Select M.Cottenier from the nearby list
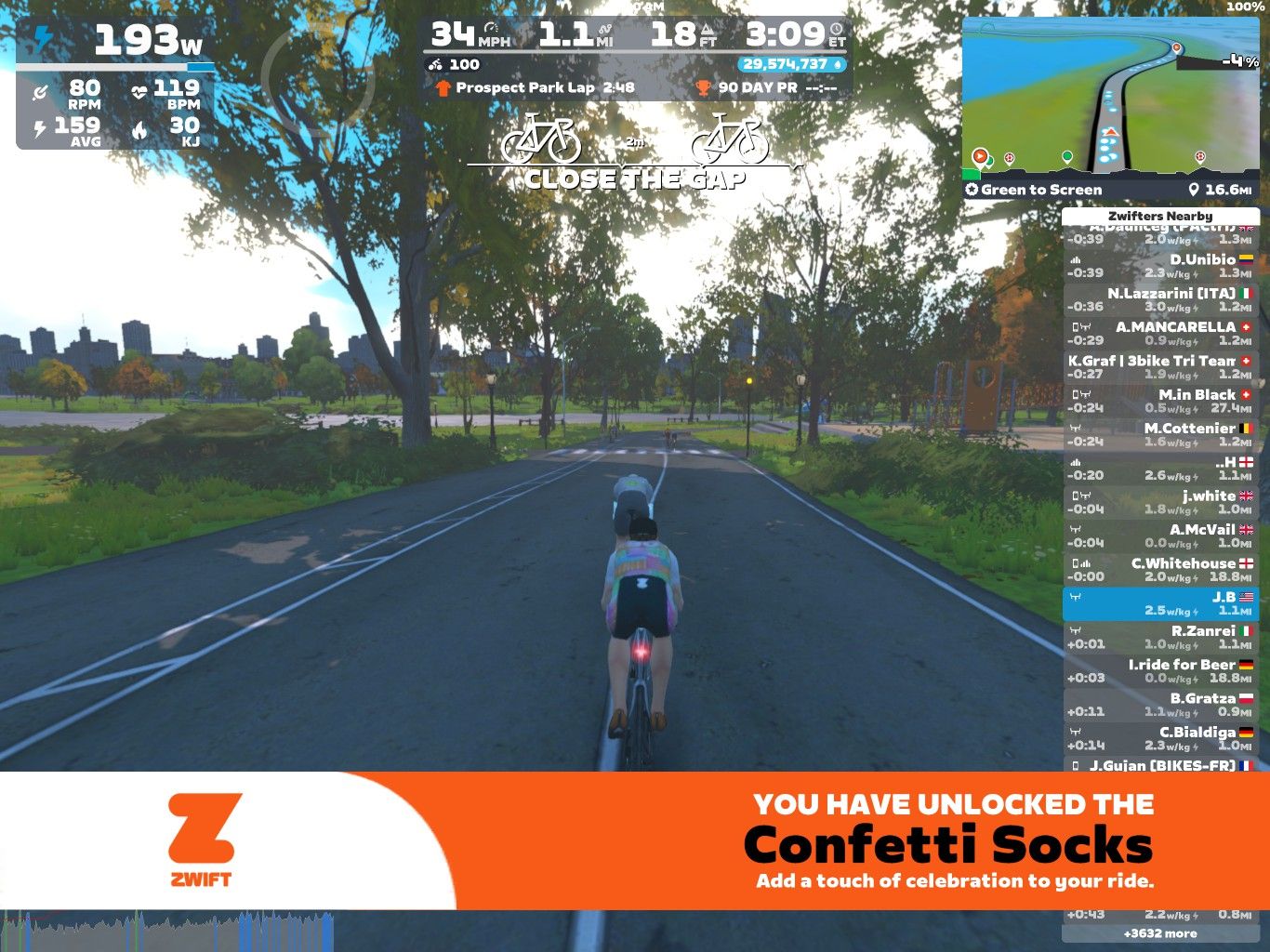Viewport: 1270px width, 952px height. (1160, 435)
